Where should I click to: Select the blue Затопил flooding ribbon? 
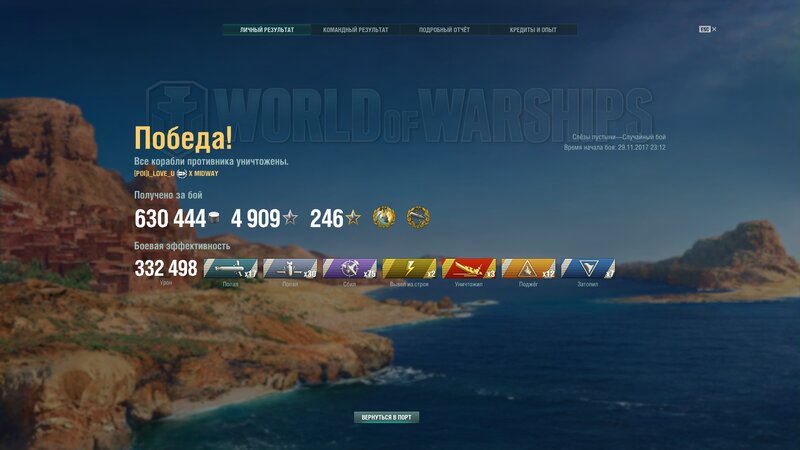click(x=588, y=268)
